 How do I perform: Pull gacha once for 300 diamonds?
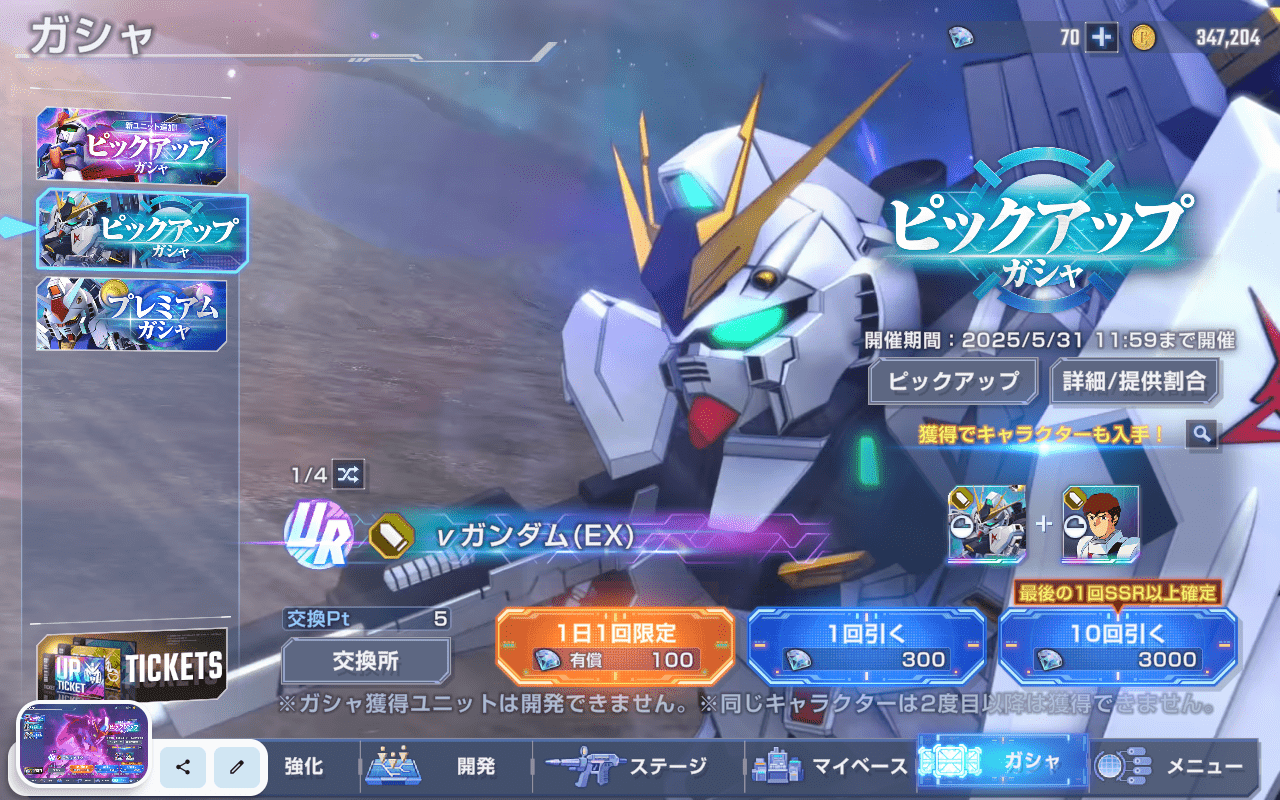866,645
